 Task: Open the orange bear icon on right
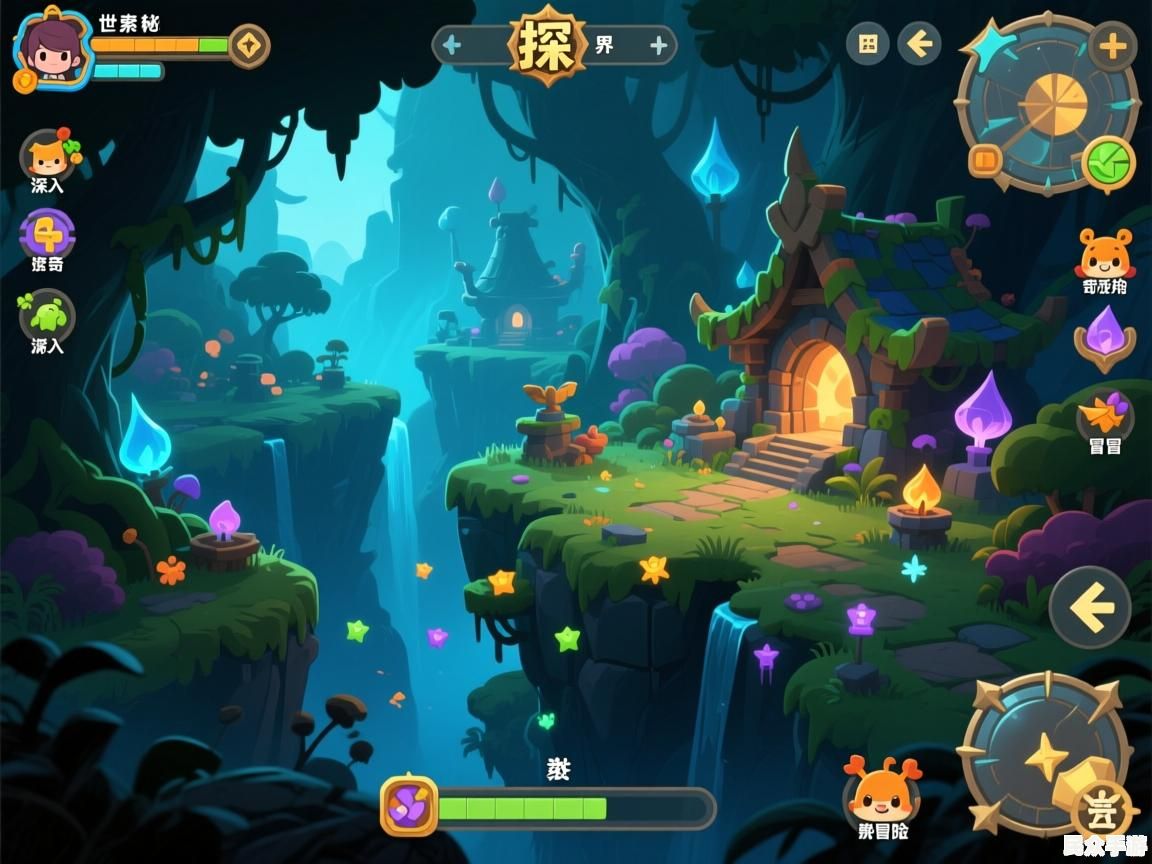(x=1105, y=256)
